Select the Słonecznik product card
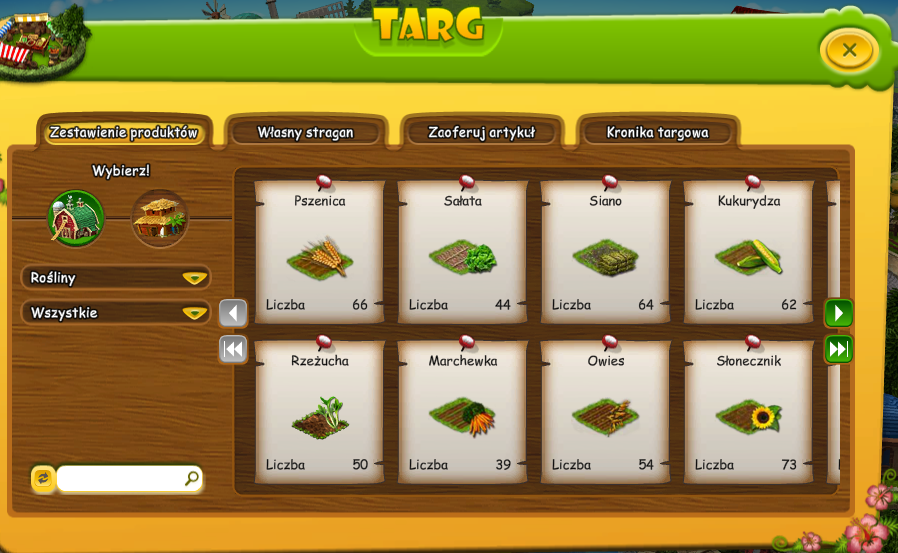 click(749, 412)
